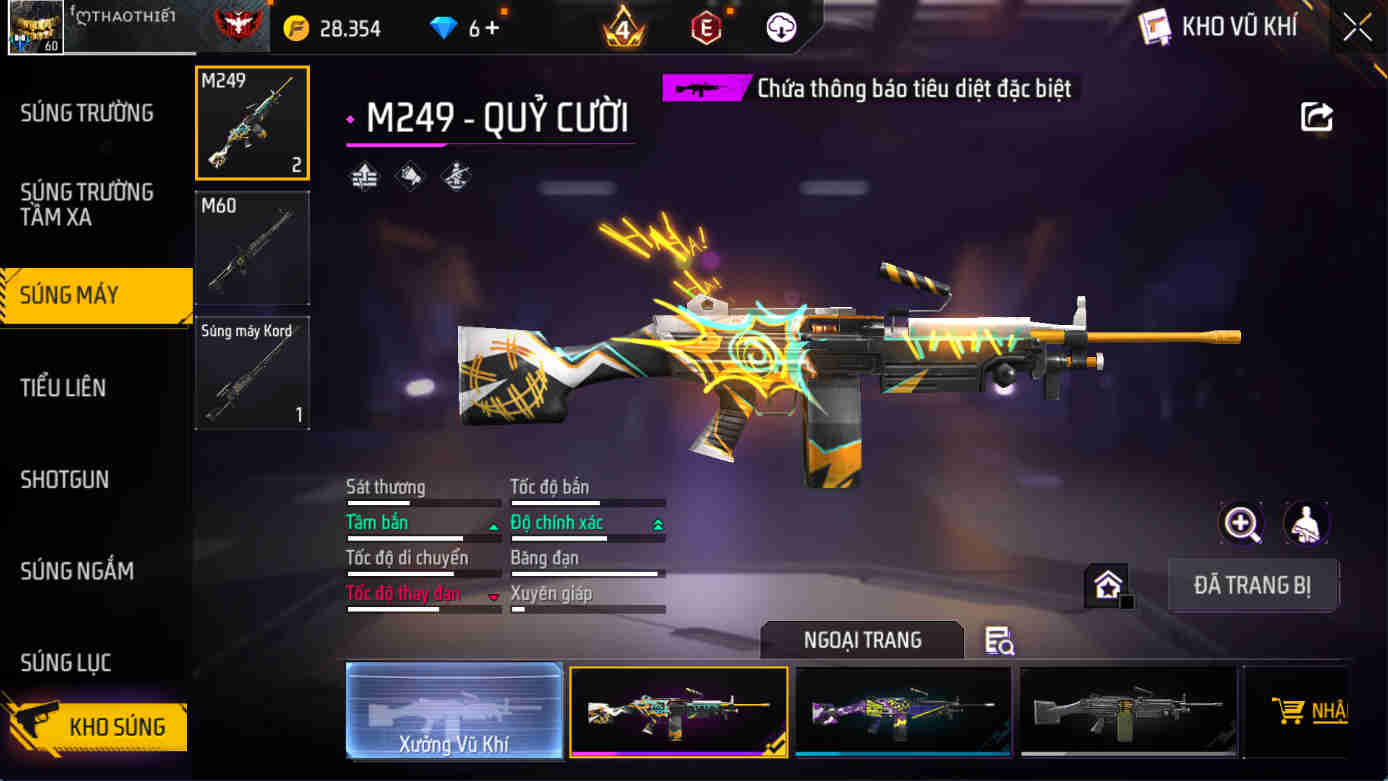Select the M60 weapon thumbnail
Viewport: 1388px width, 781px height.
point(252,248)
